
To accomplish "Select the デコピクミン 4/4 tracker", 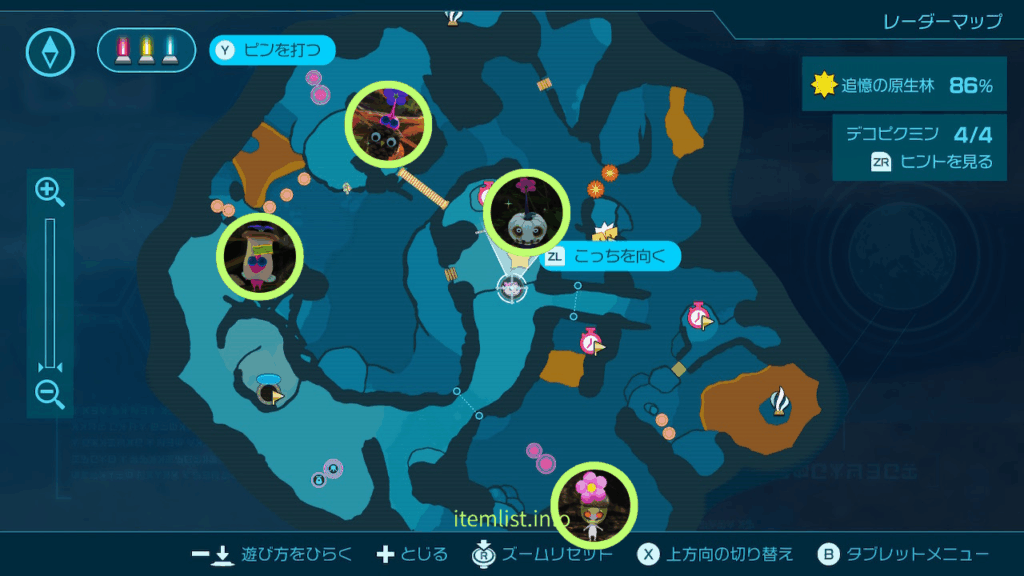I will click(919, 134).
